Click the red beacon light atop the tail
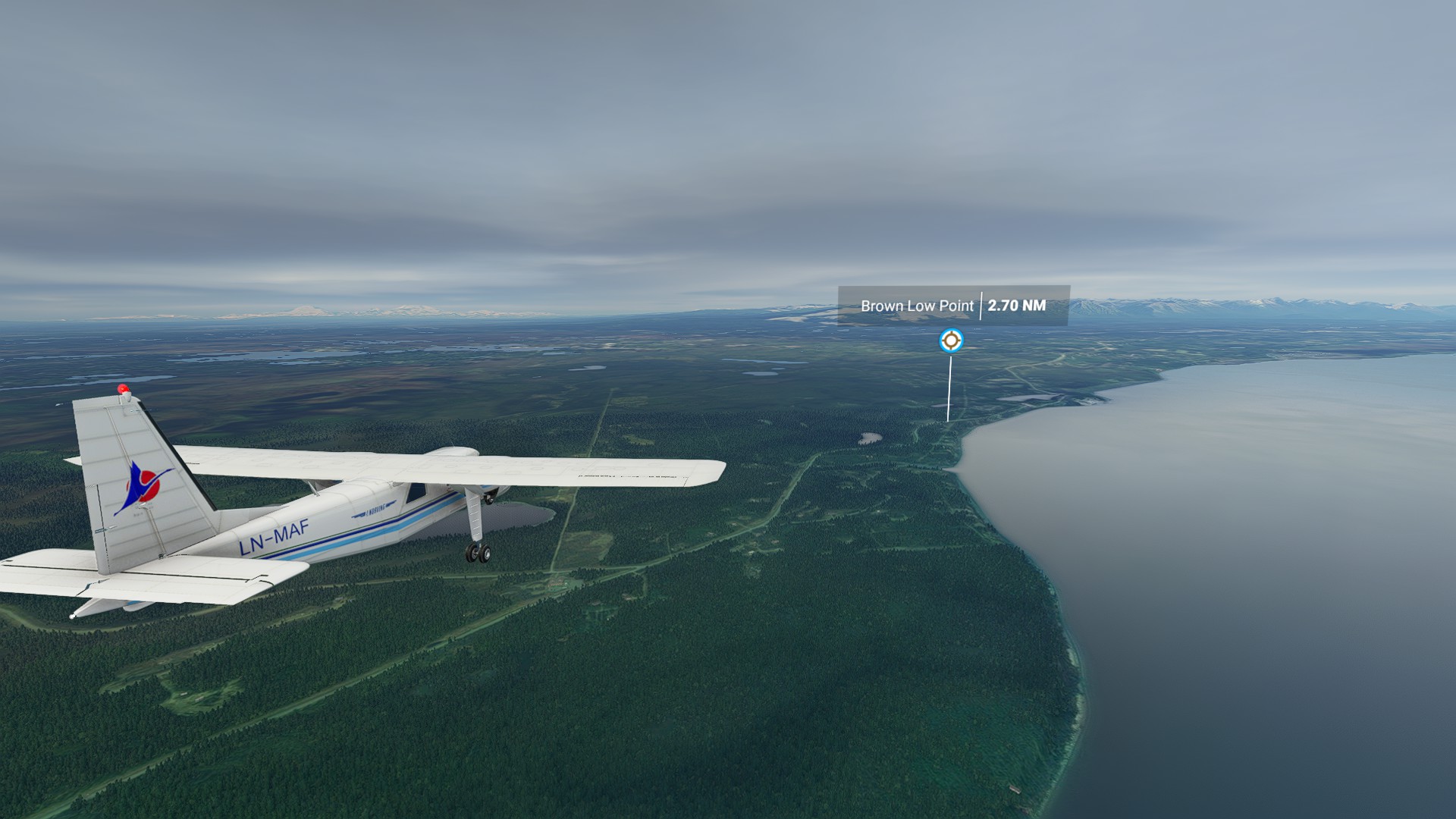The width and height of the screenshot is (1456, 819). (124, 389)
